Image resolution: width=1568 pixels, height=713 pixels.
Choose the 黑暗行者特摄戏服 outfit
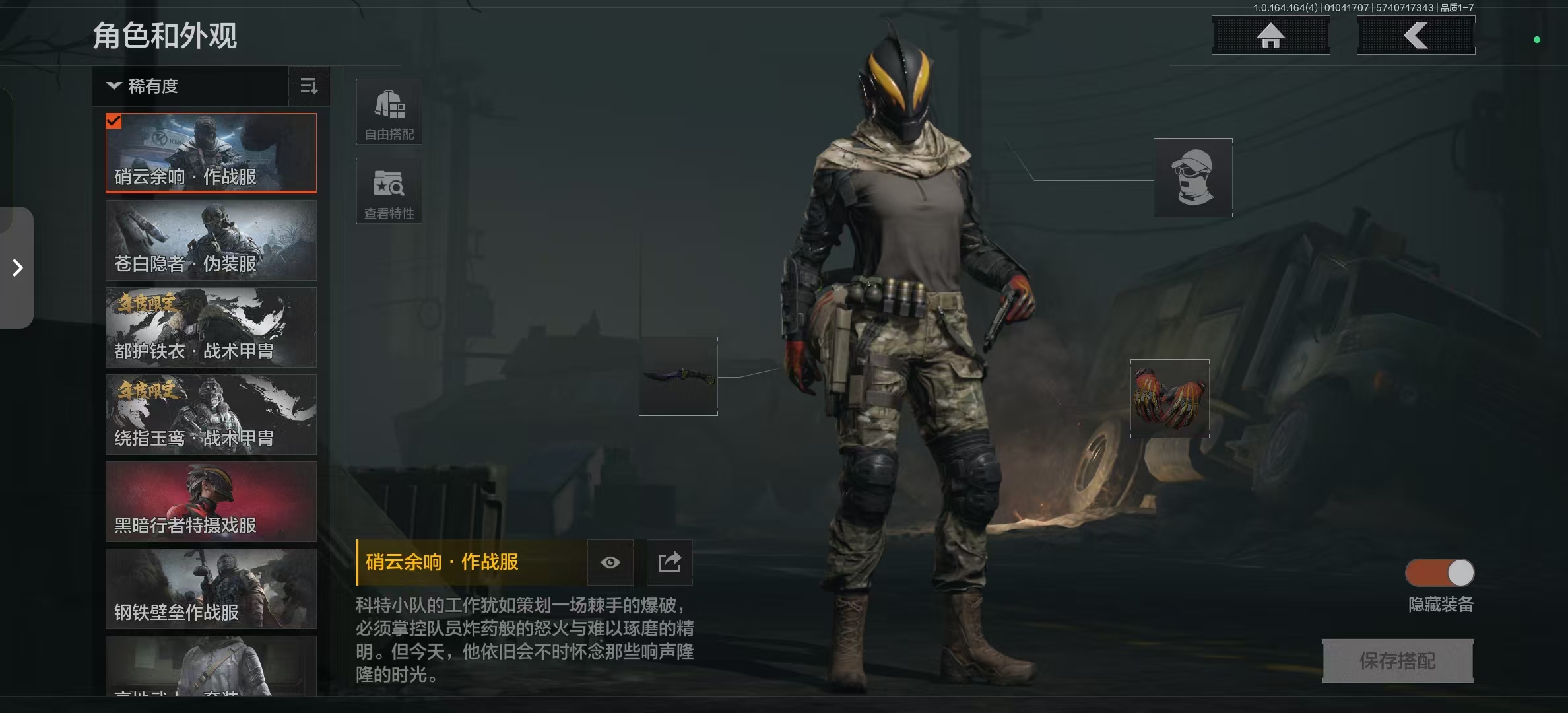[x=211, y=502]
